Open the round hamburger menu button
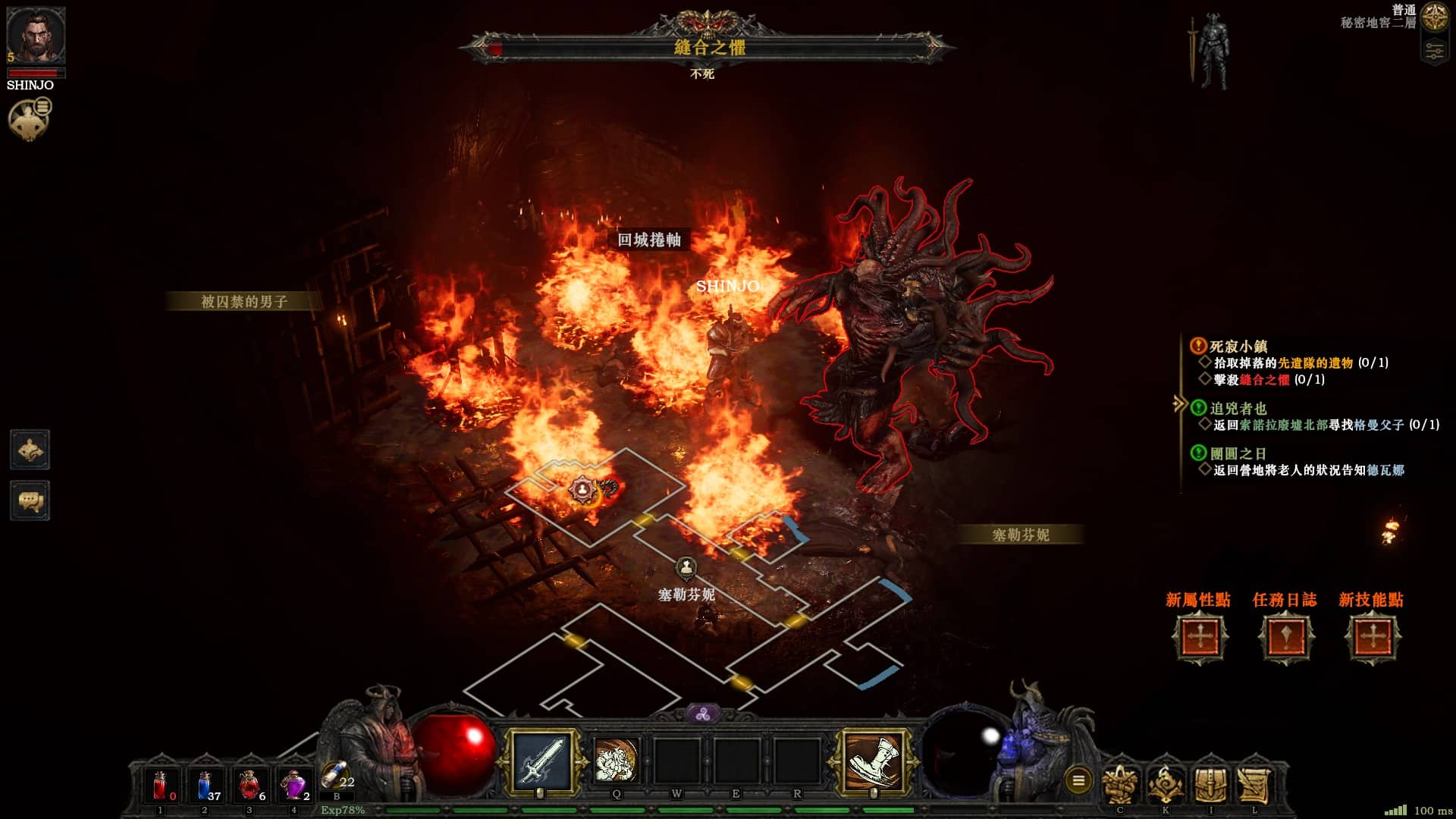 [x=1078, y=780]
